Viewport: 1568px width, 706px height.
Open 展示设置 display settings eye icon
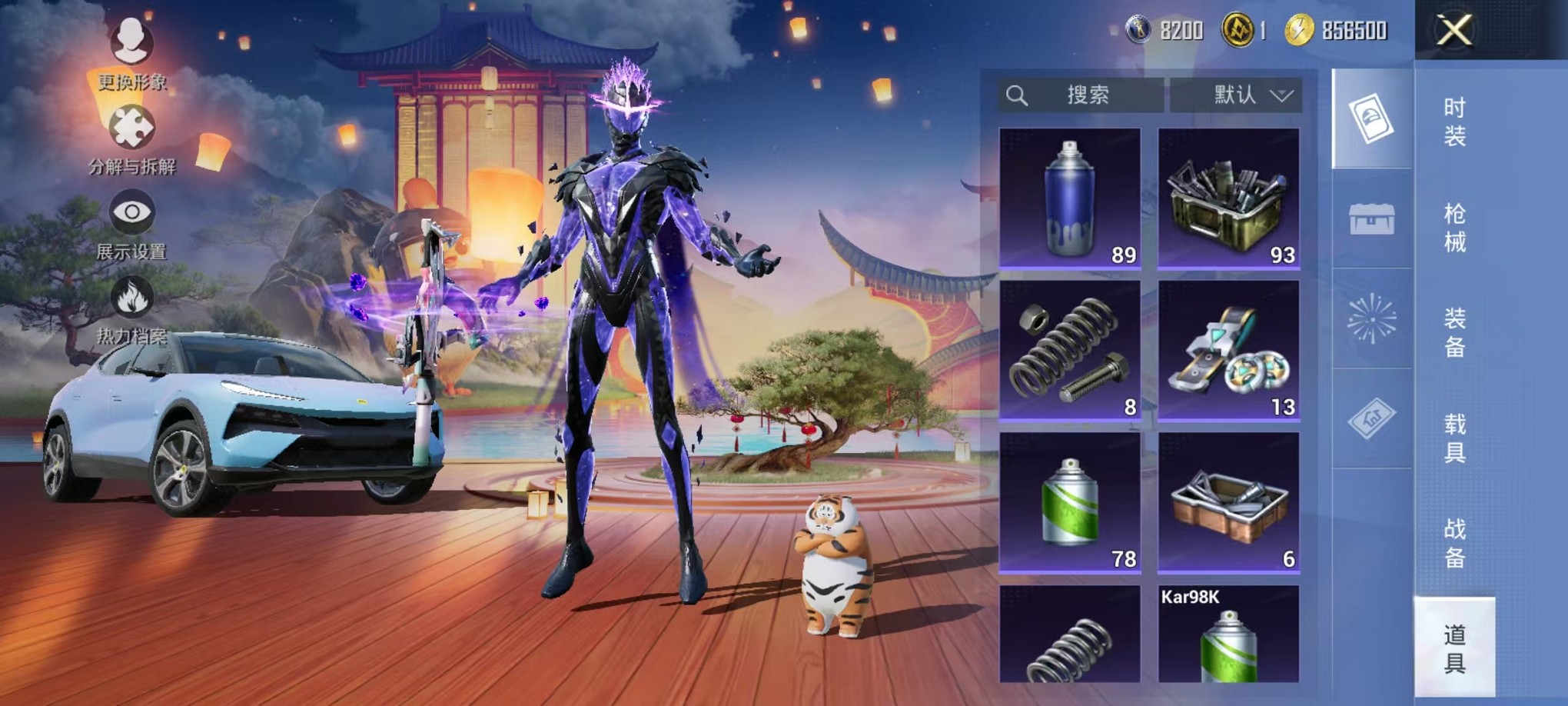(x=131, y=223)
